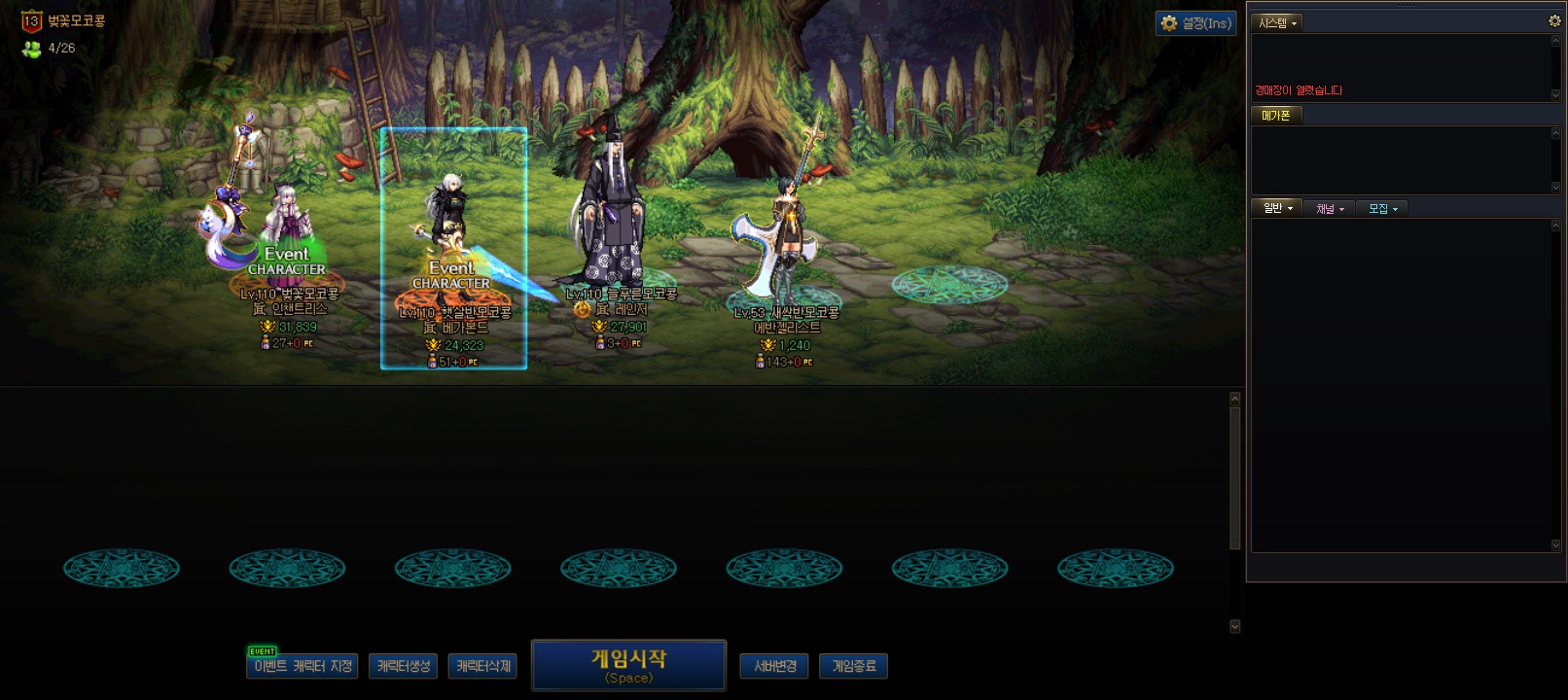Open 이벤트 캐릭터 지정 event character menu
Screen dimensions: 1568x700
303,666
